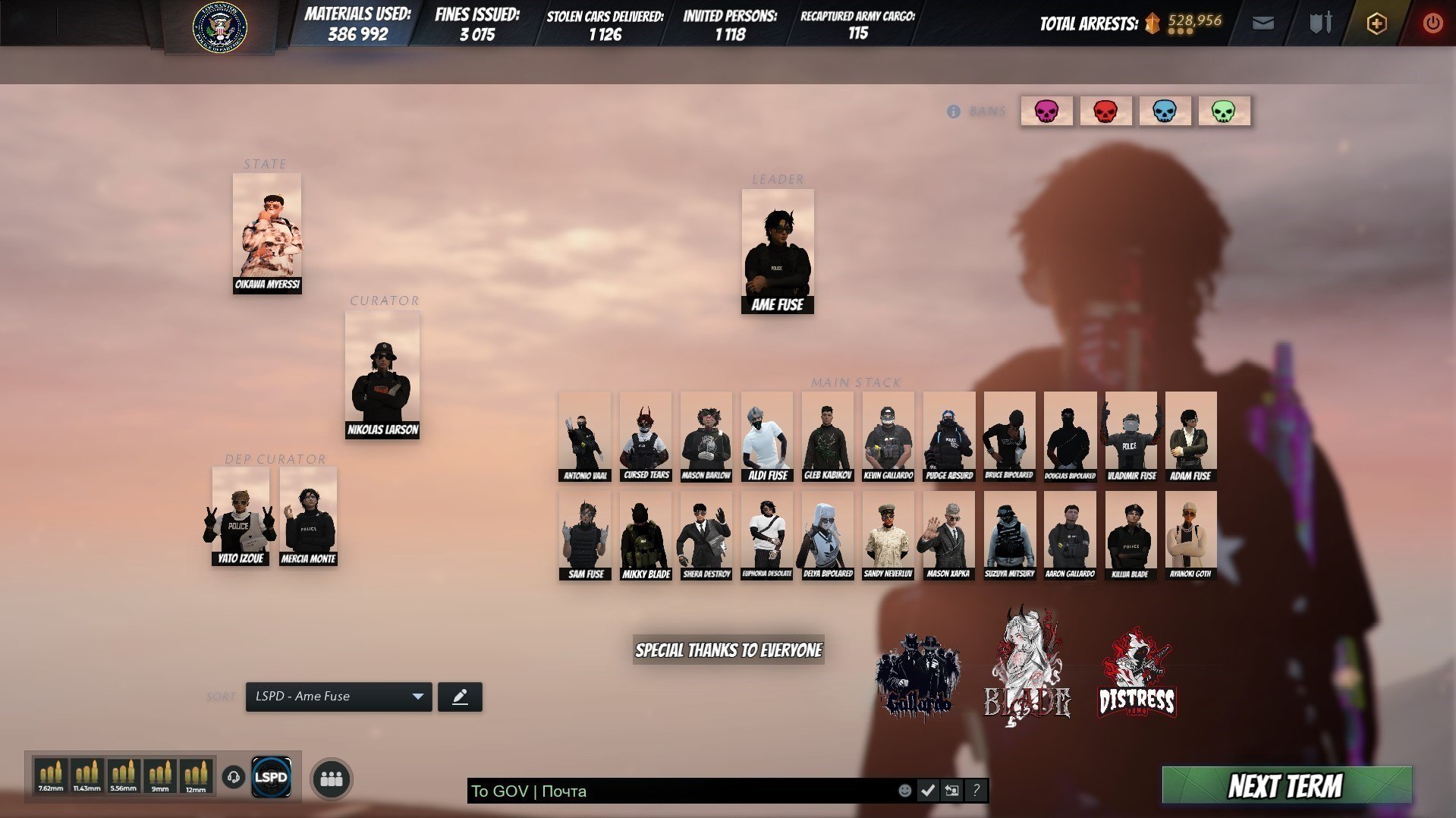Click the chat emoji smiley button

point(904,791)
